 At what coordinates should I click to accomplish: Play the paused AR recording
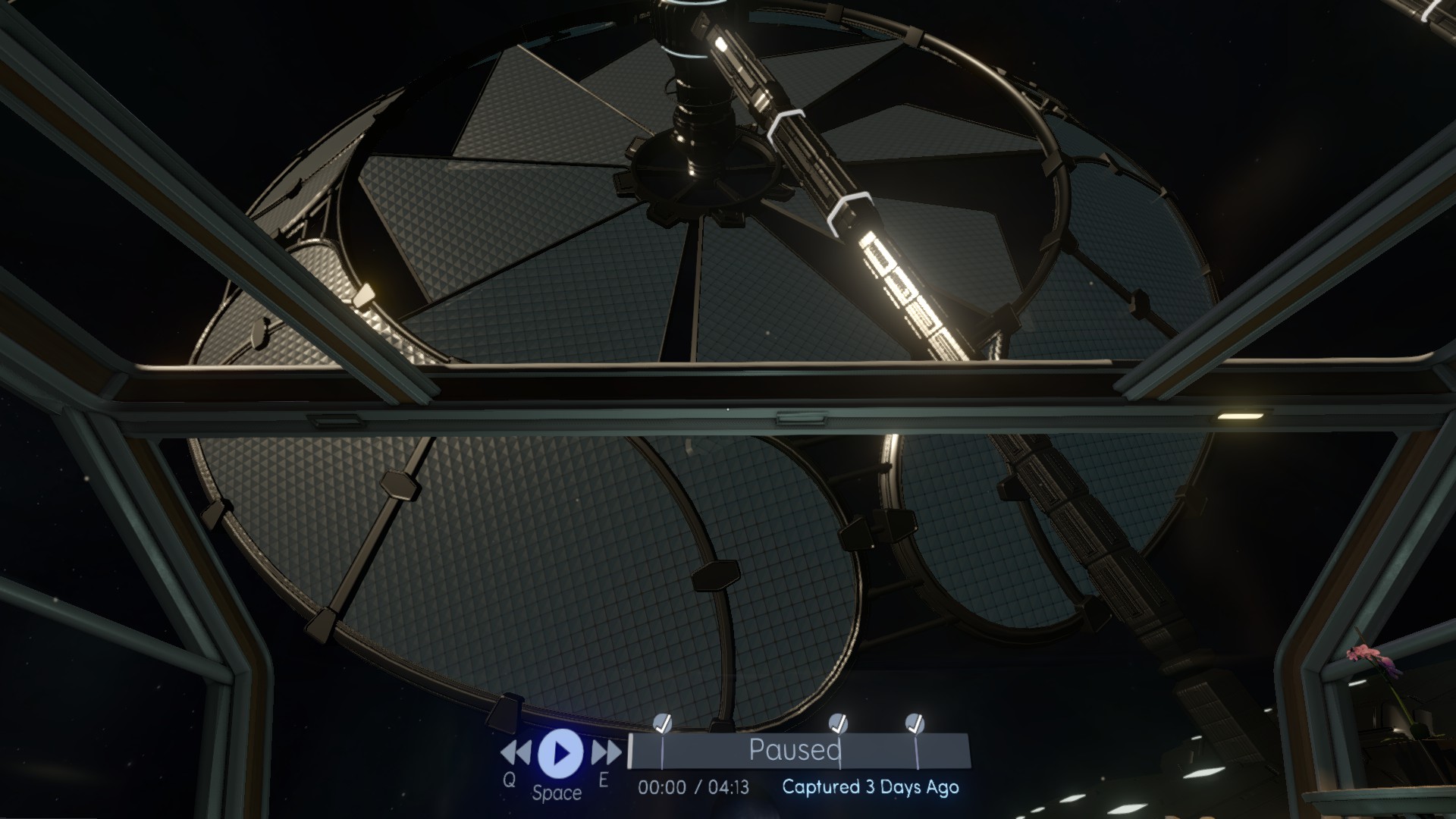560,752
